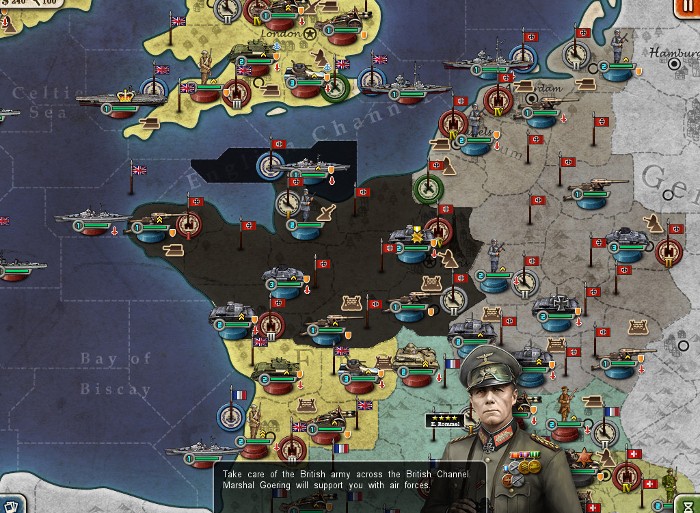Pause the game with the orange button

point(688,8)
